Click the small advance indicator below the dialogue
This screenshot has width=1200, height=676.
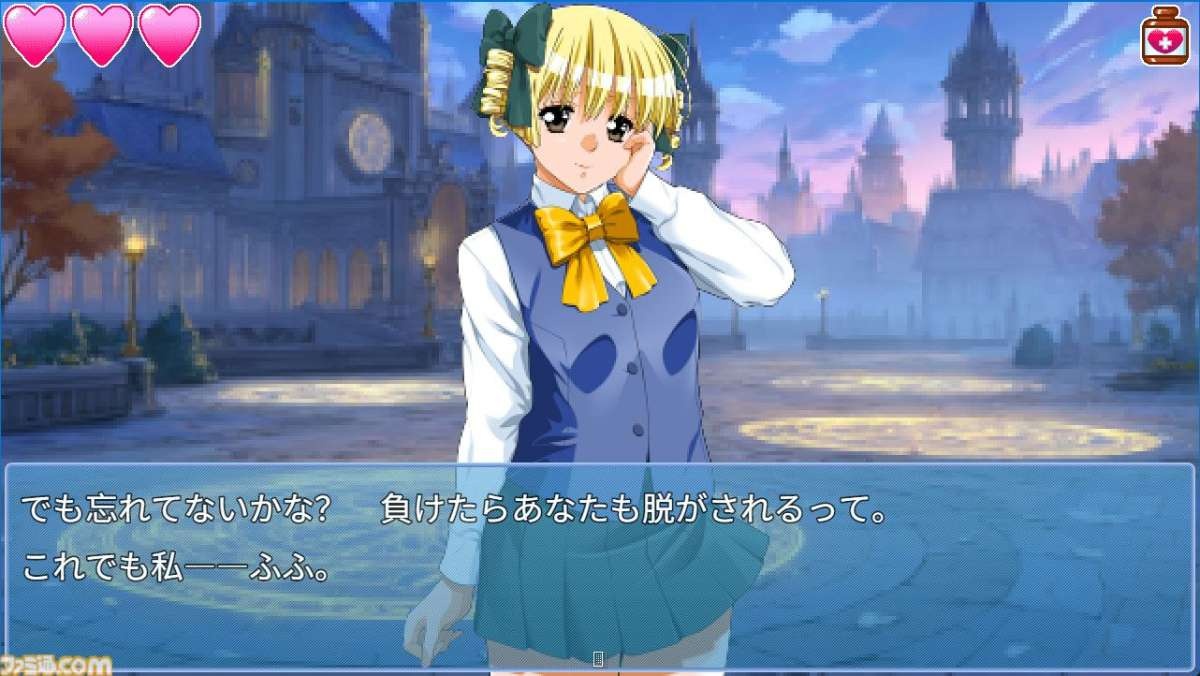599,658
